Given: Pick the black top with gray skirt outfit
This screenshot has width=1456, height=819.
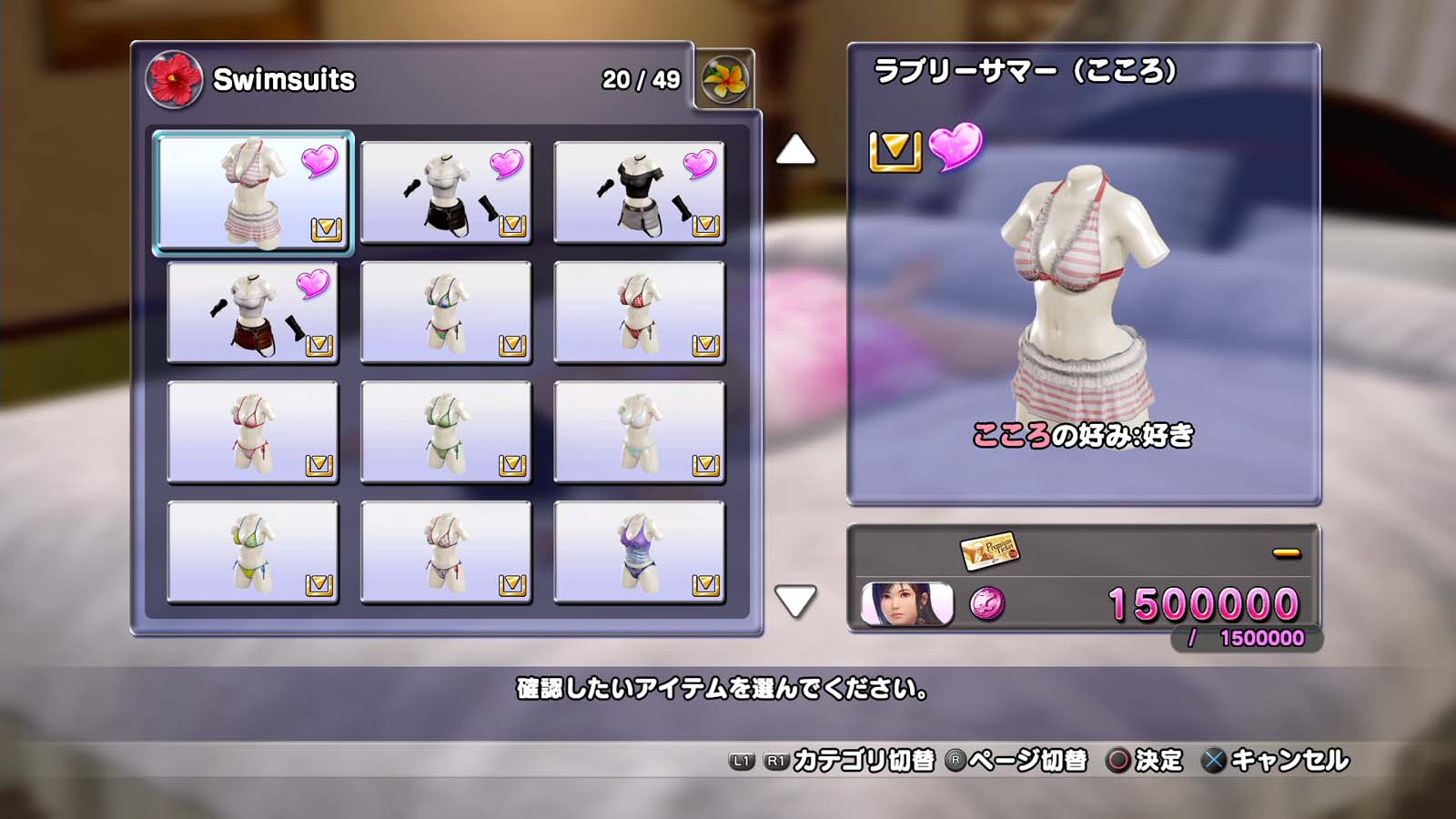Looking at the screenshot, I should pos(639,192).
